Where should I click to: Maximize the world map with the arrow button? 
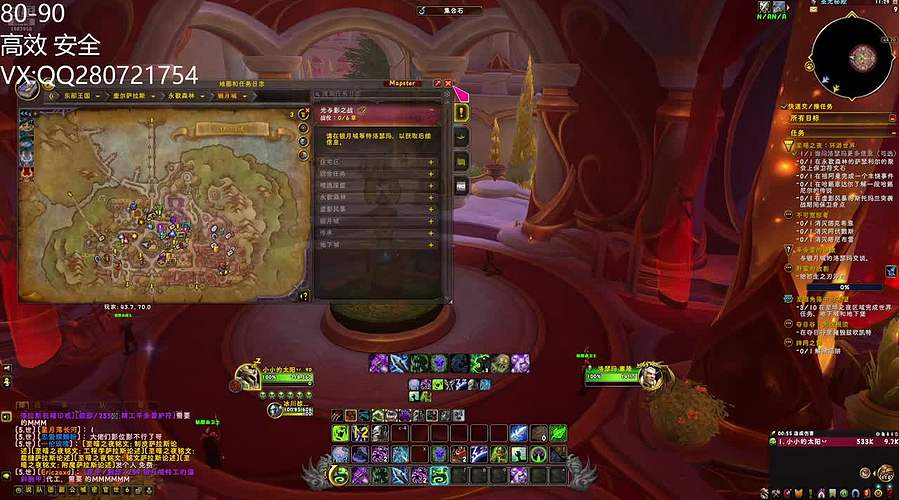[x=437, y=83]
